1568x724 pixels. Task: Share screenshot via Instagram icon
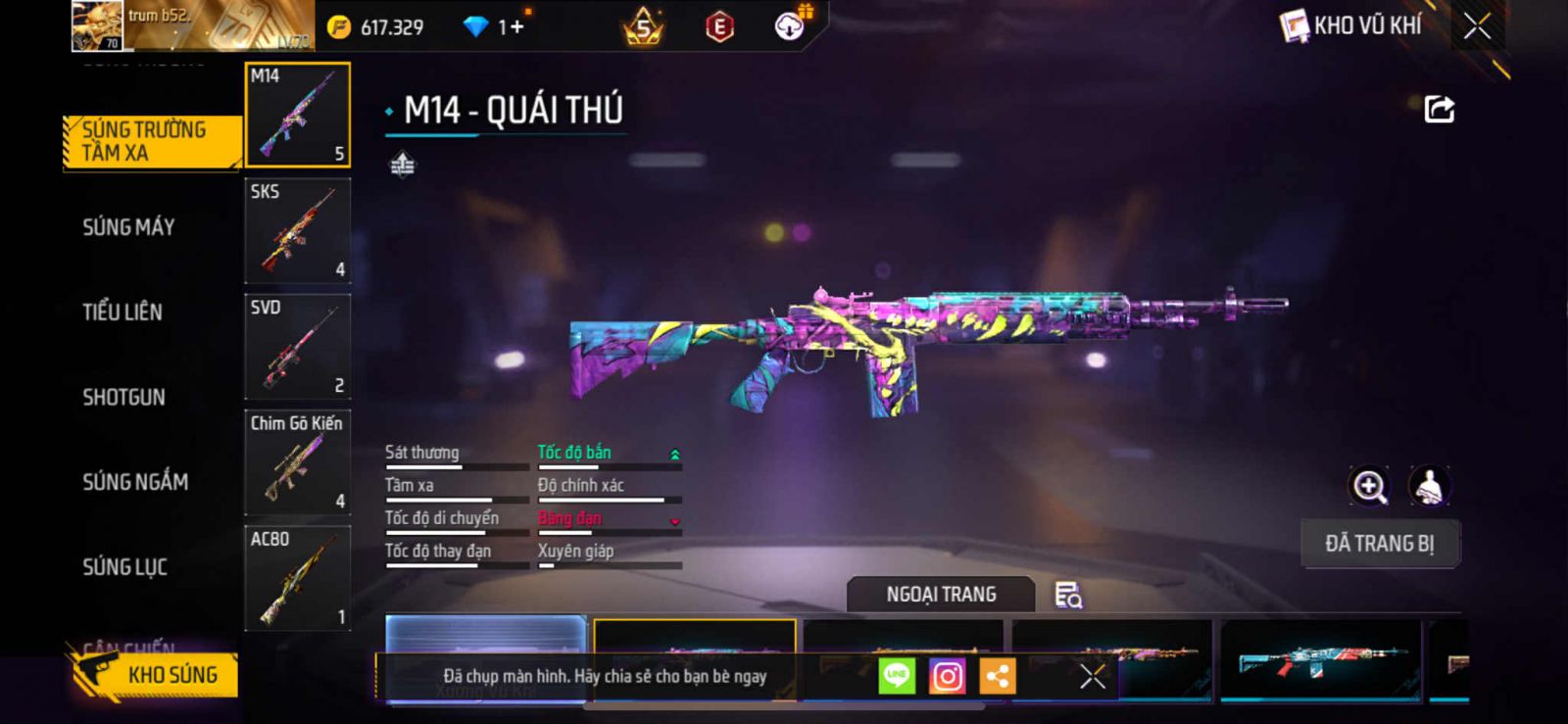click(947, 676)
